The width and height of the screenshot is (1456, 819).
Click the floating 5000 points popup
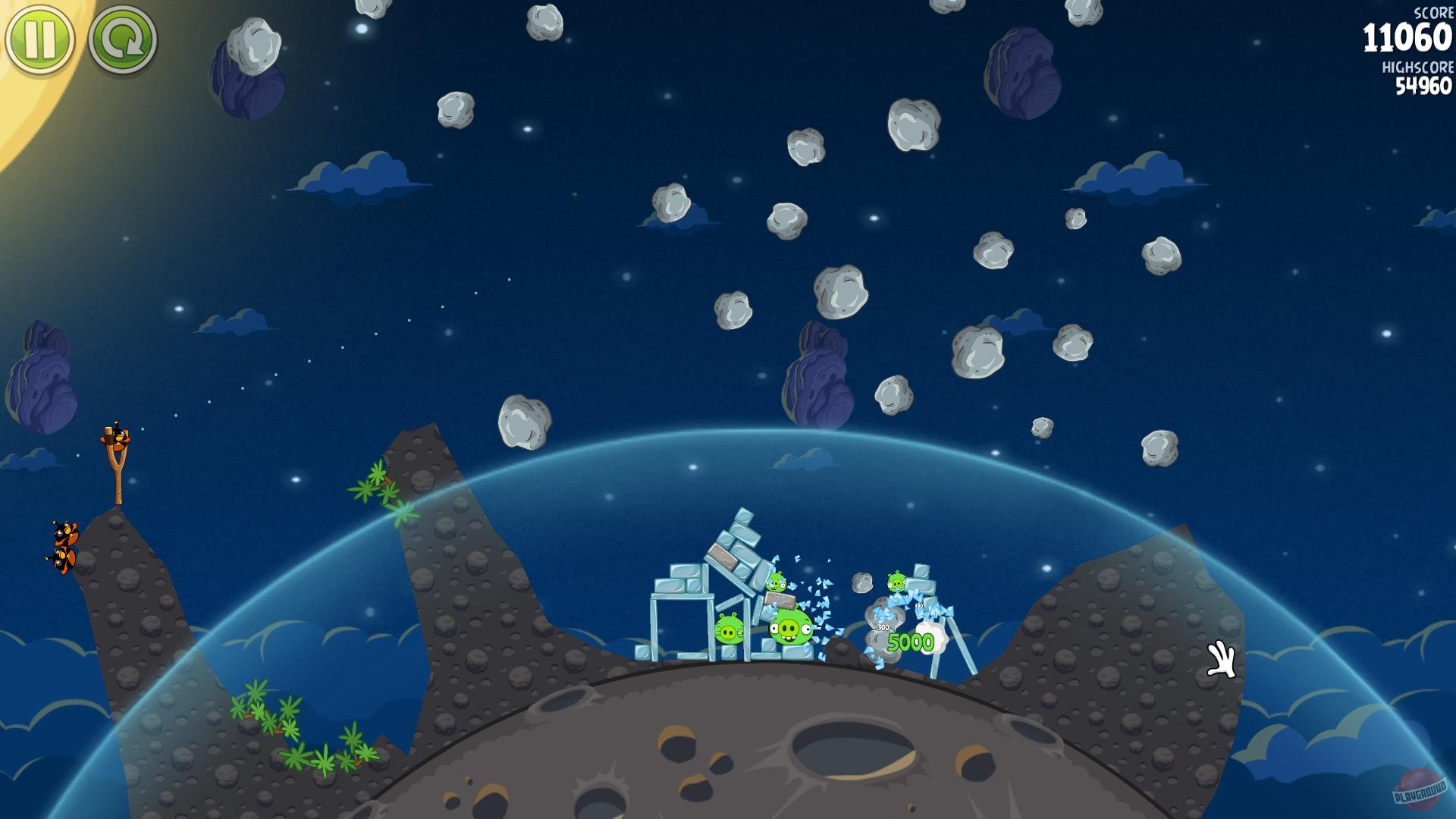(x=911, y=642)
